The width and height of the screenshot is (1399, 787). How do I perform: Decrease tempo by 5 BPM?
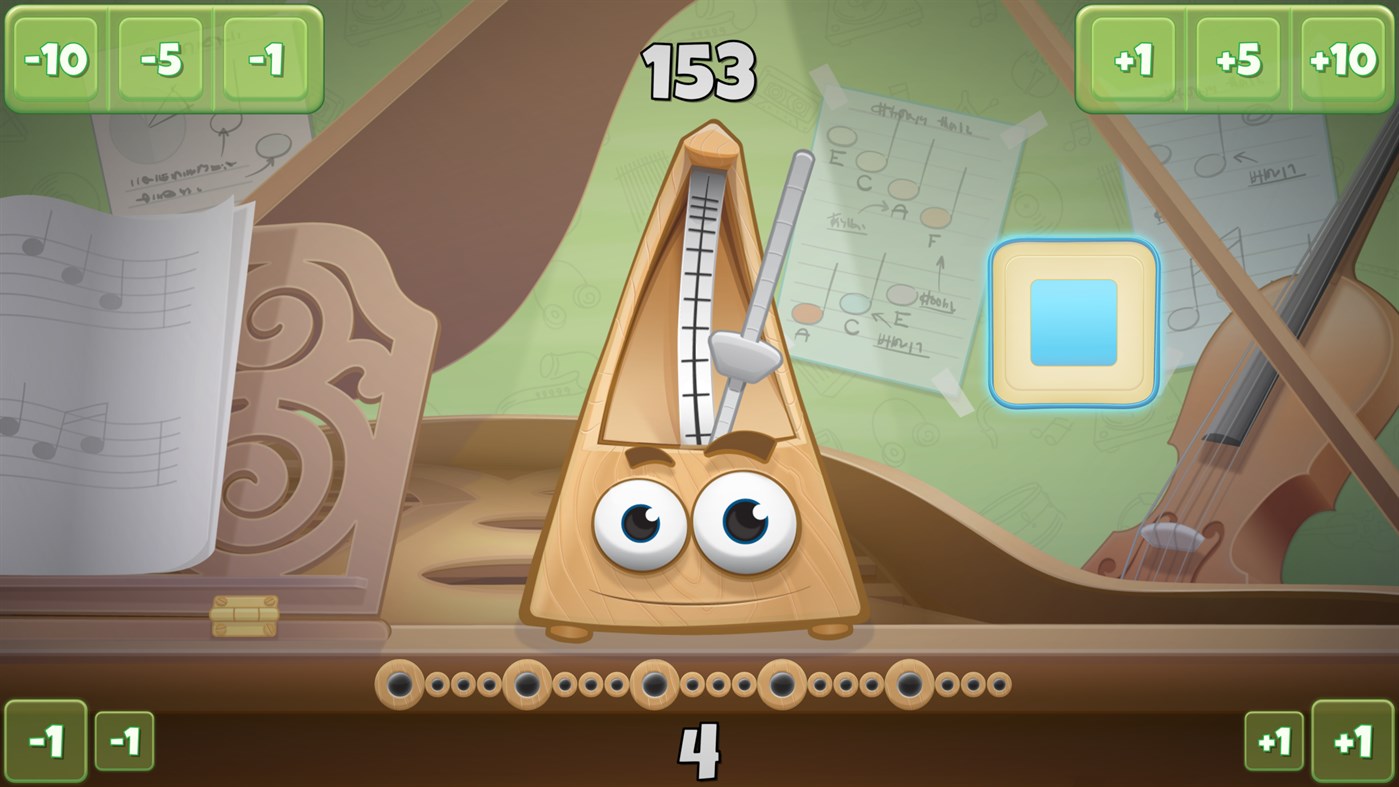tap(160, 60)
